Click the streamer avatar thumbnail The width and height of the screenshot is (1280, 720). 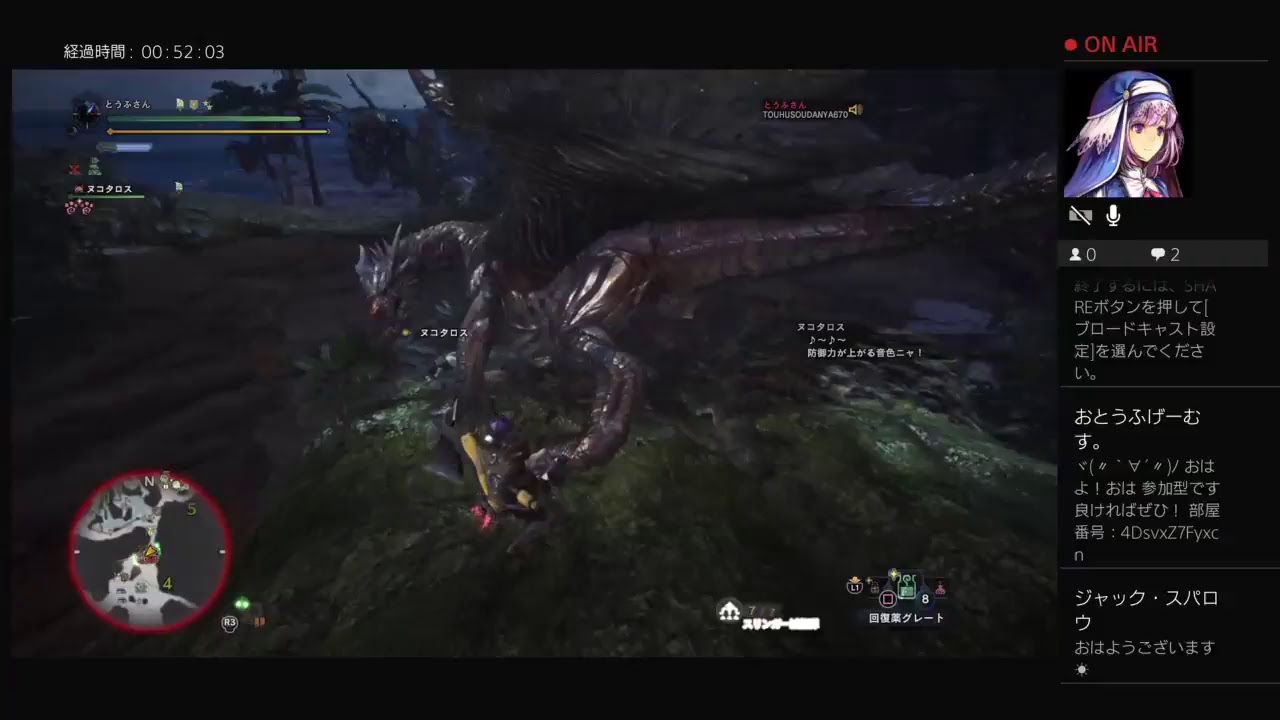coord(1127,133)
